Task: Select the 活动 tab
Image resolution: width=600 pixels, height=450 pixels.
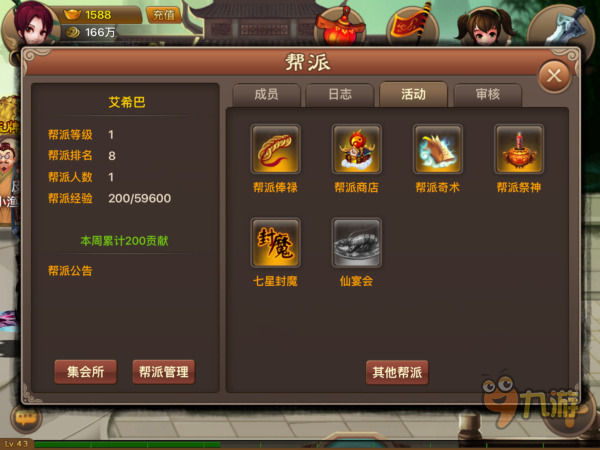Action: pyautogui.click(x=413, y=95)
